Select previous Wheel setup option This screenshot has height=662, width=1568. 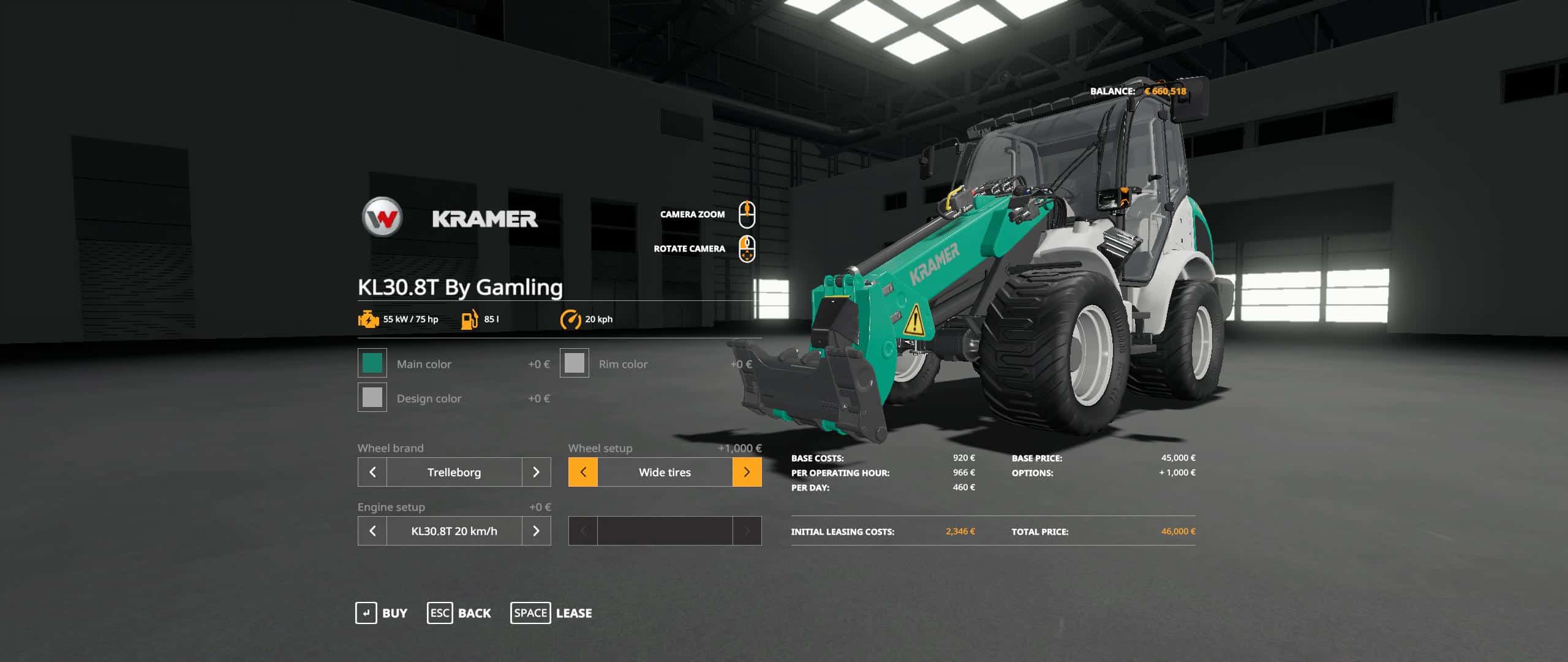coord(583,472)
